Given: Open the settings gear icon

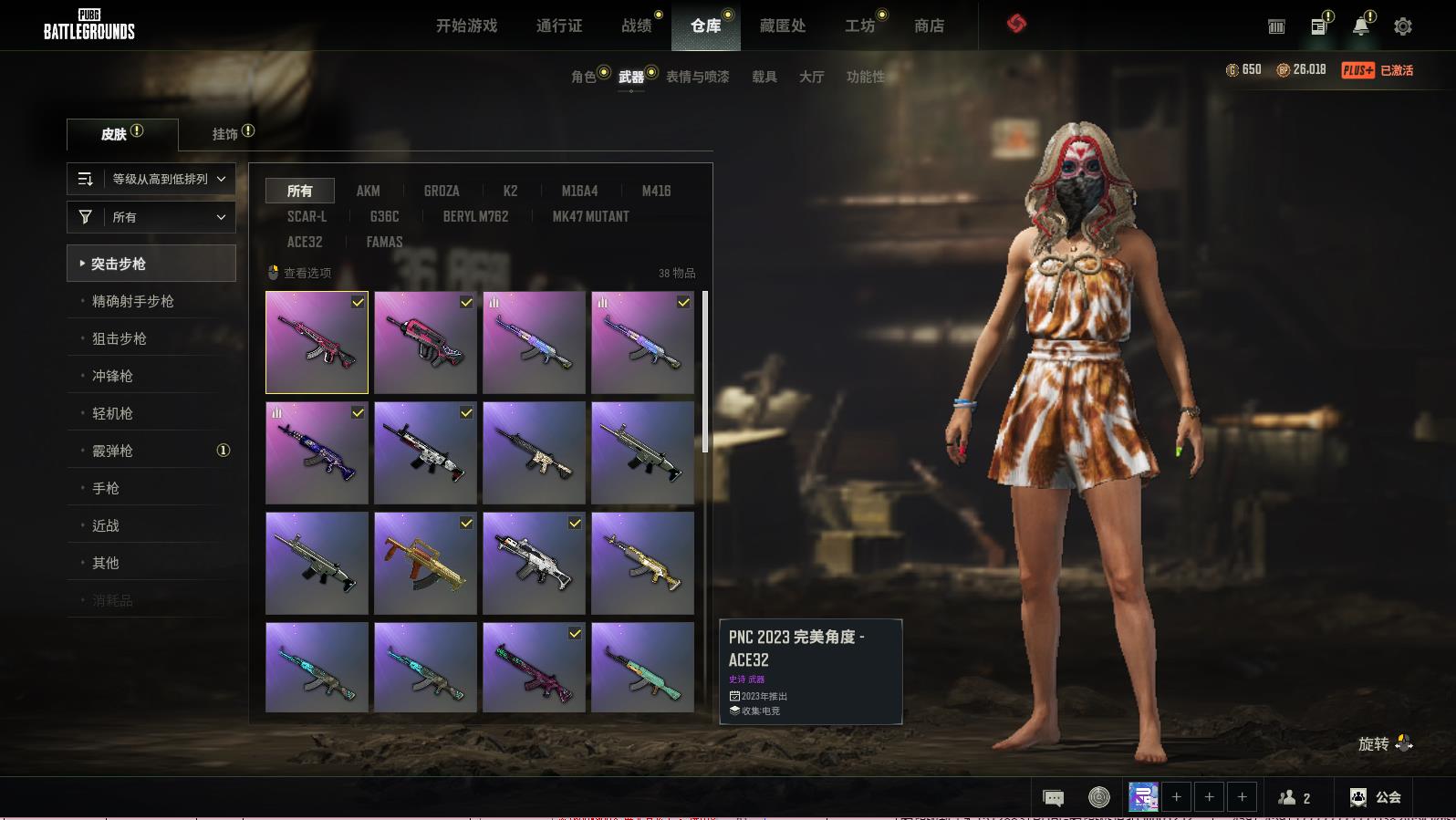Looking at the screenshot, I should [x=1403, y=26].
